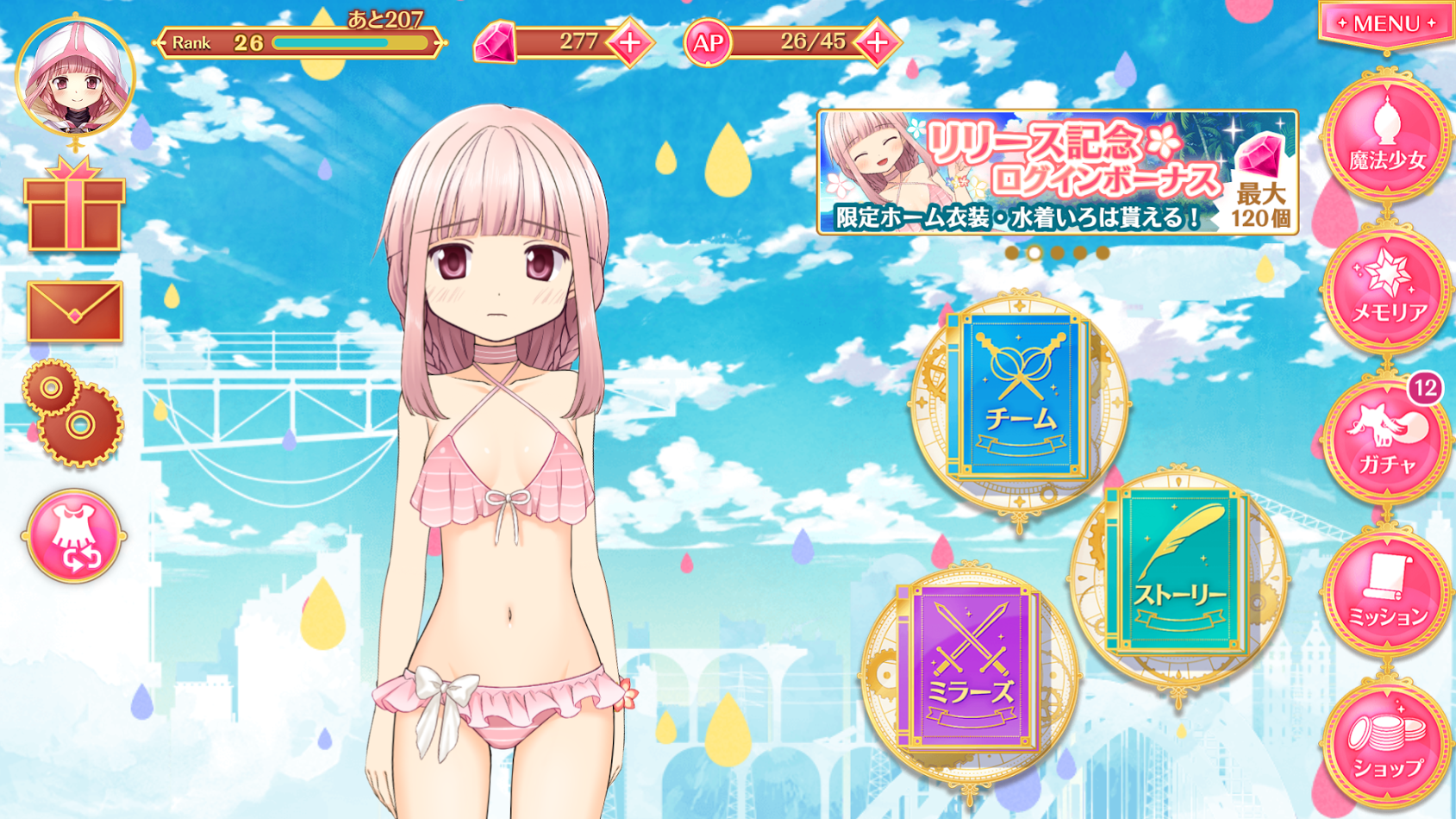The height and width of the screenshot is (819, 1456).
Task: Open the player profile avatar
Action: click(x=75, y=78)
